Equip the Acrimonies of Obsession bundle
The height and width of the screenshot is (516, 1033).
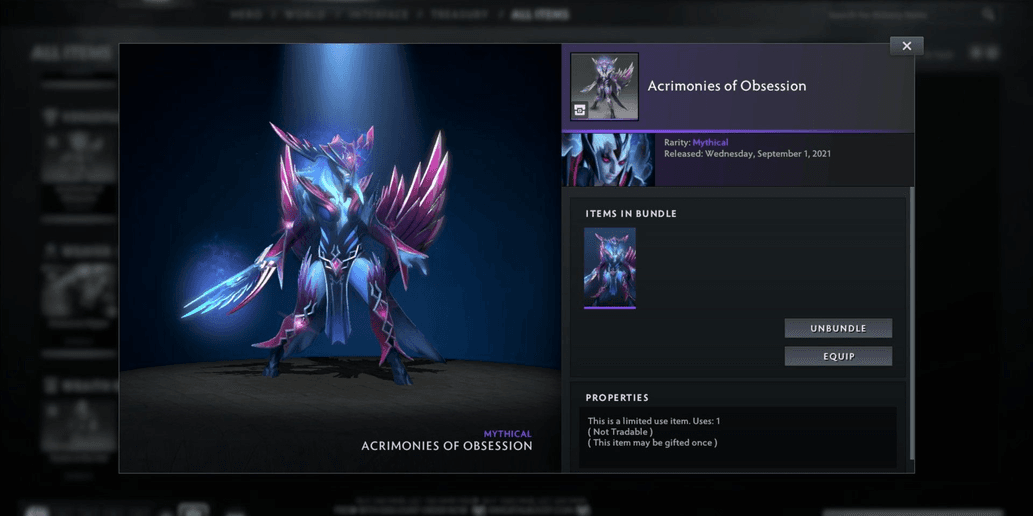coord(838,356)
